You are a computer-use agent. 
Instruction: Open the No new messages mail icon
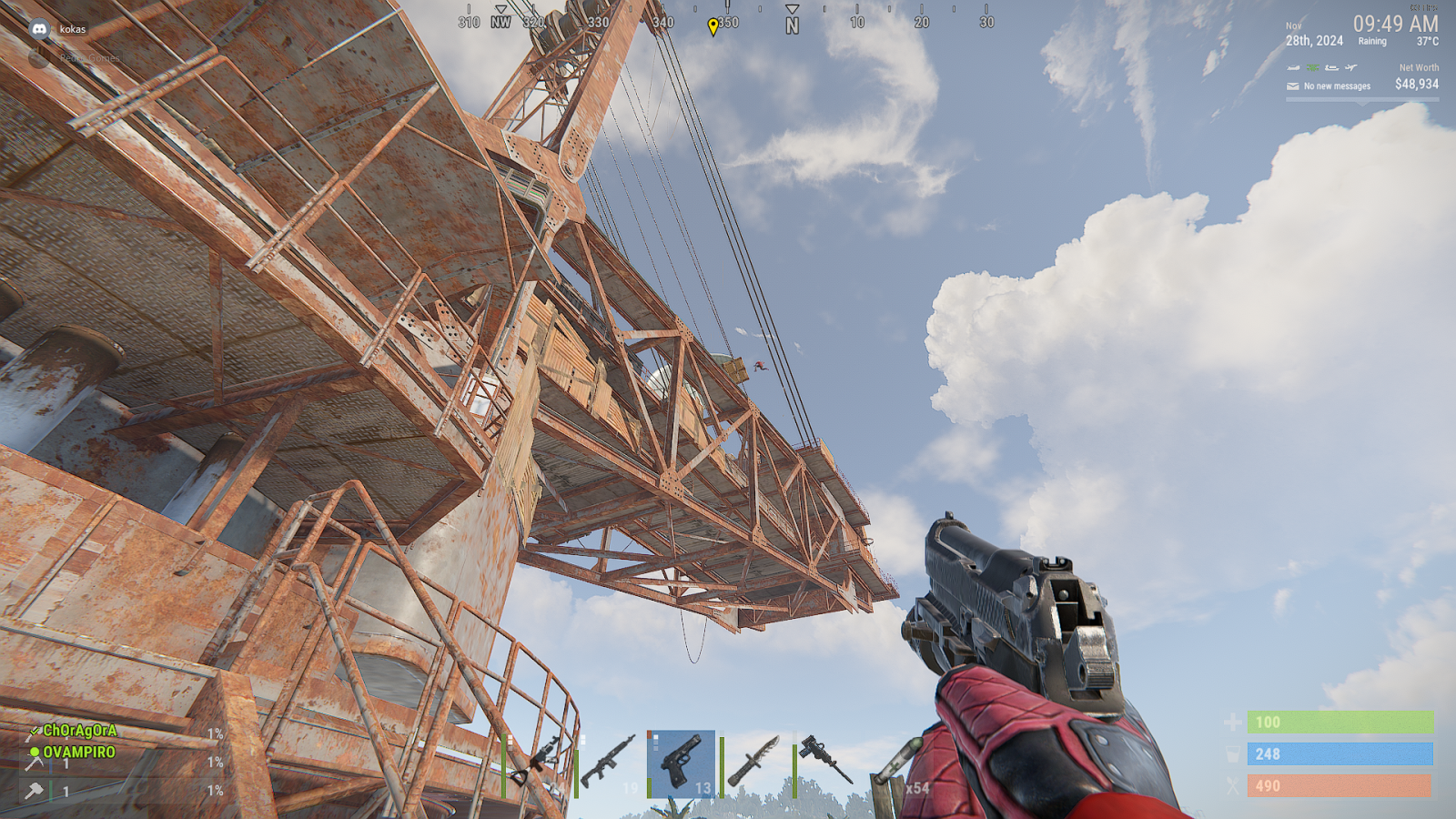(x=1292, y=86)
